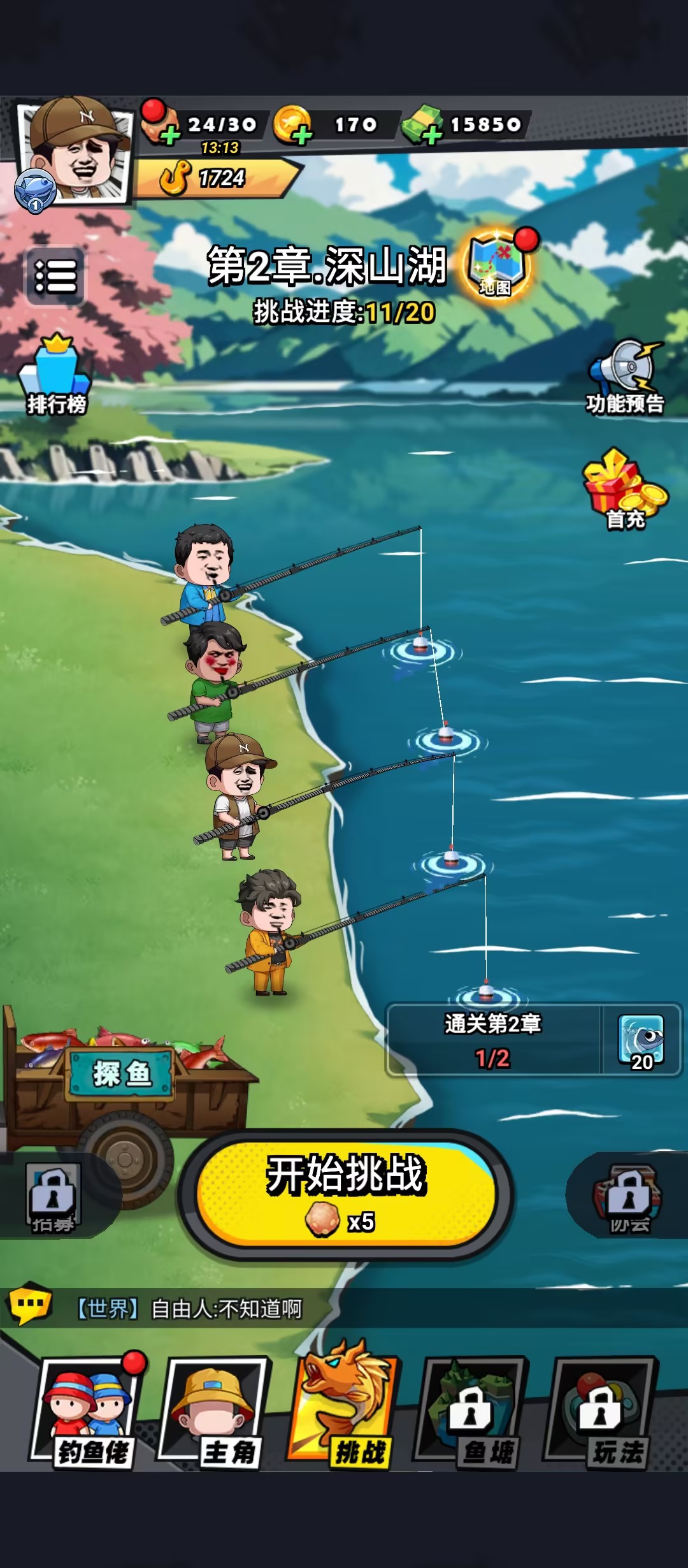
Task: Start the challenge with 开始挑战
Action: pos(346,1194)
